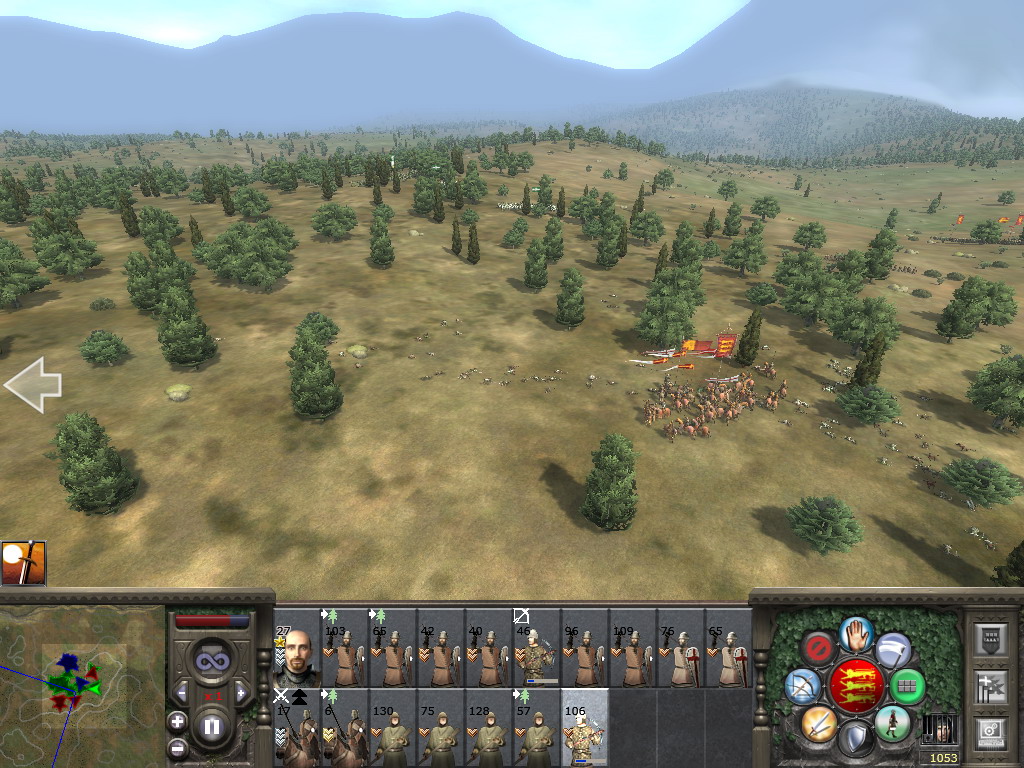The width and height of the screenshot is (1024, 768).
Task: Pause the battle
Action: pyautogui.click(x=212, y=727)
